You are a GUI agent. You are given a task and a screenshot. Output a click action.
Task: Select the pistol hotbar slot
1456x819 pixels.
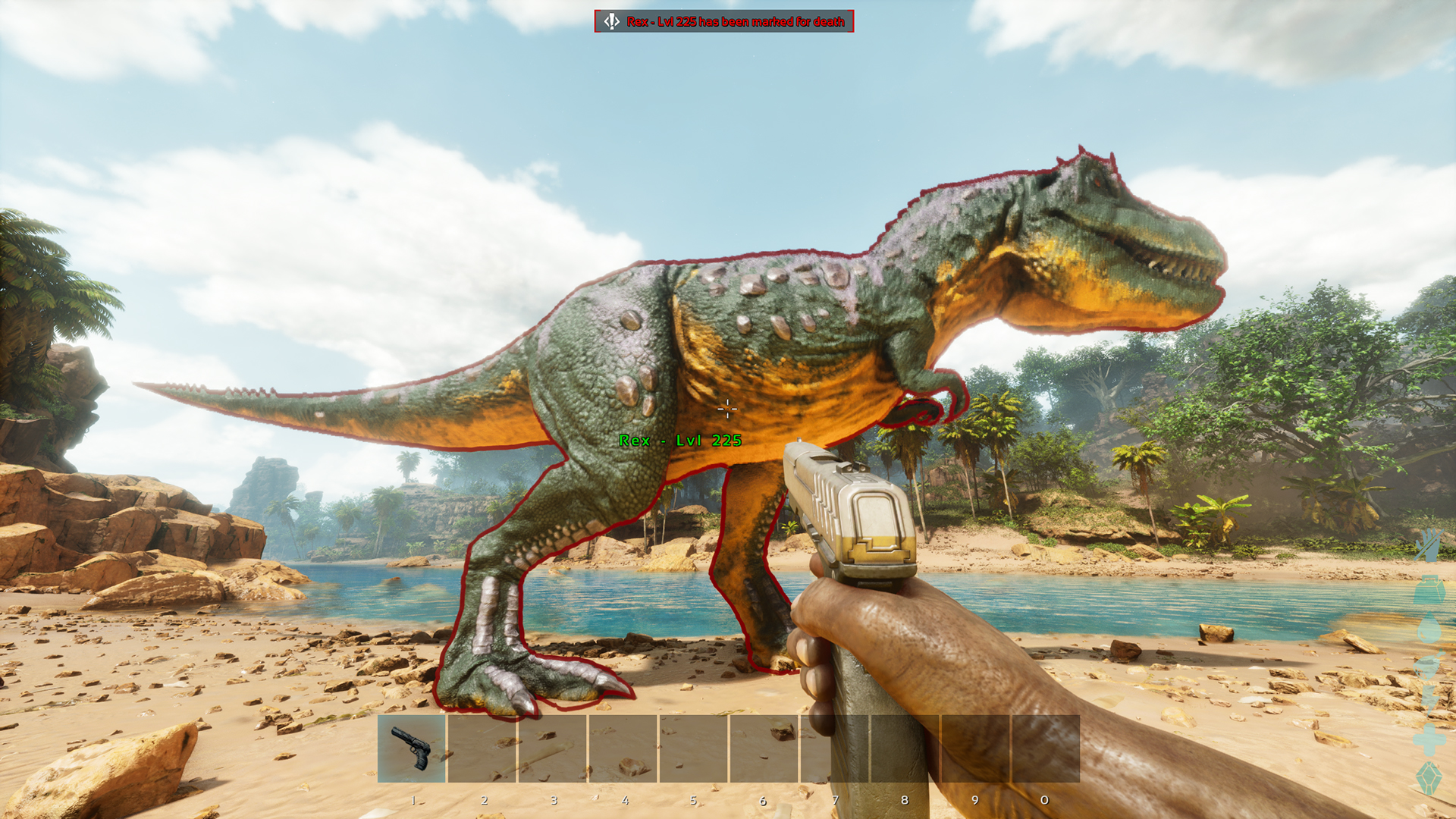[412, 748]
